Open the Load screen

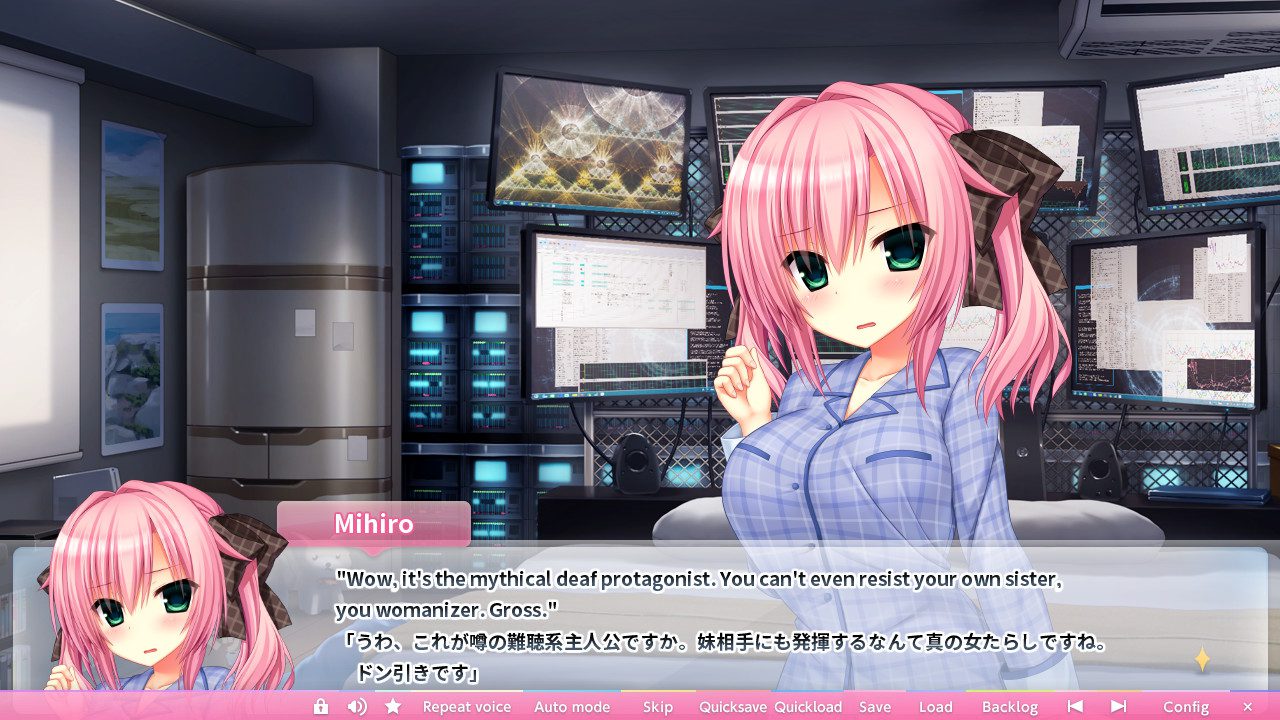pos(936,706)
